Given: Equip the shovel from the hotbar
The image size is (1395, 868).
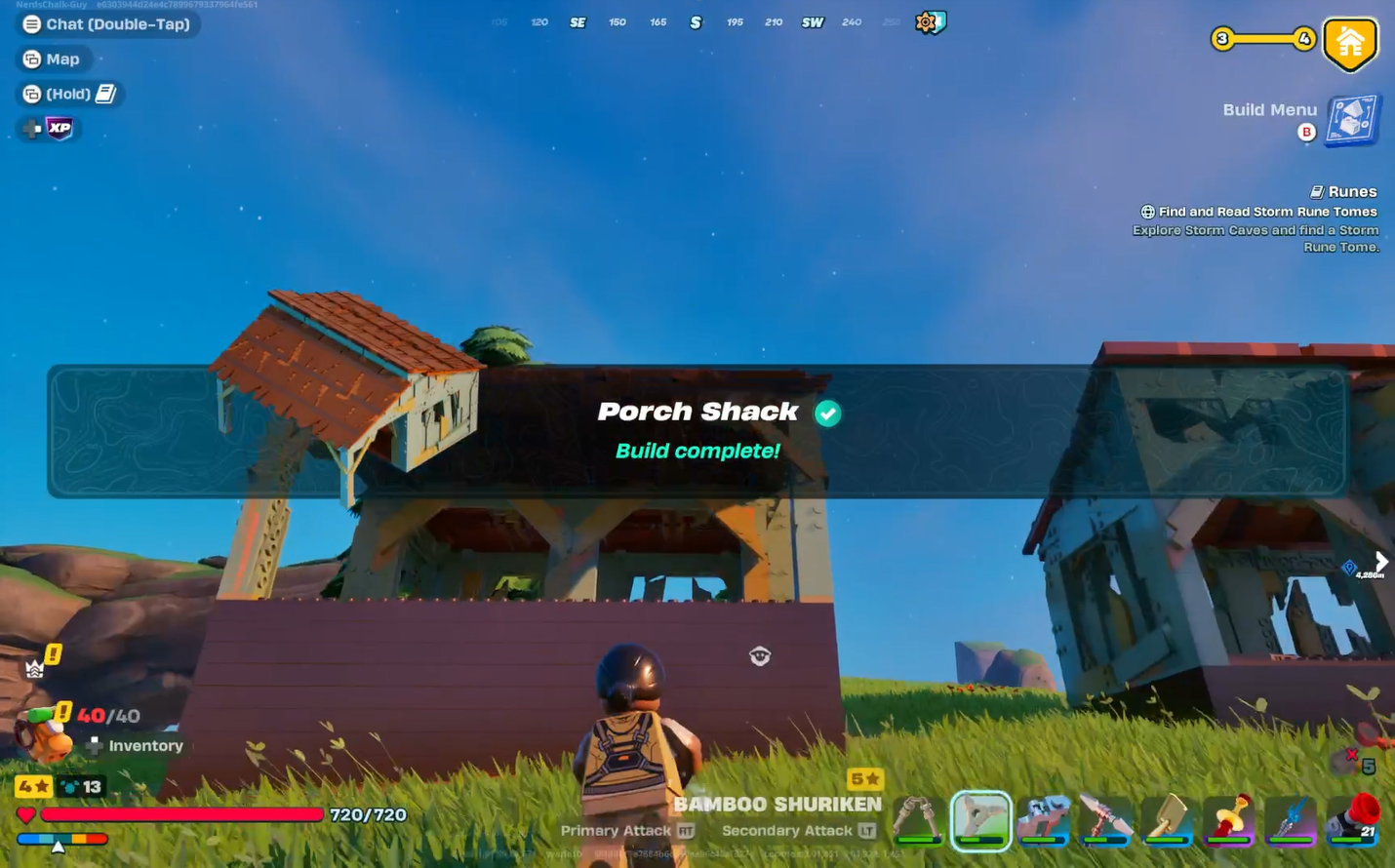Looking at the screenshot, I should 1168,821.
